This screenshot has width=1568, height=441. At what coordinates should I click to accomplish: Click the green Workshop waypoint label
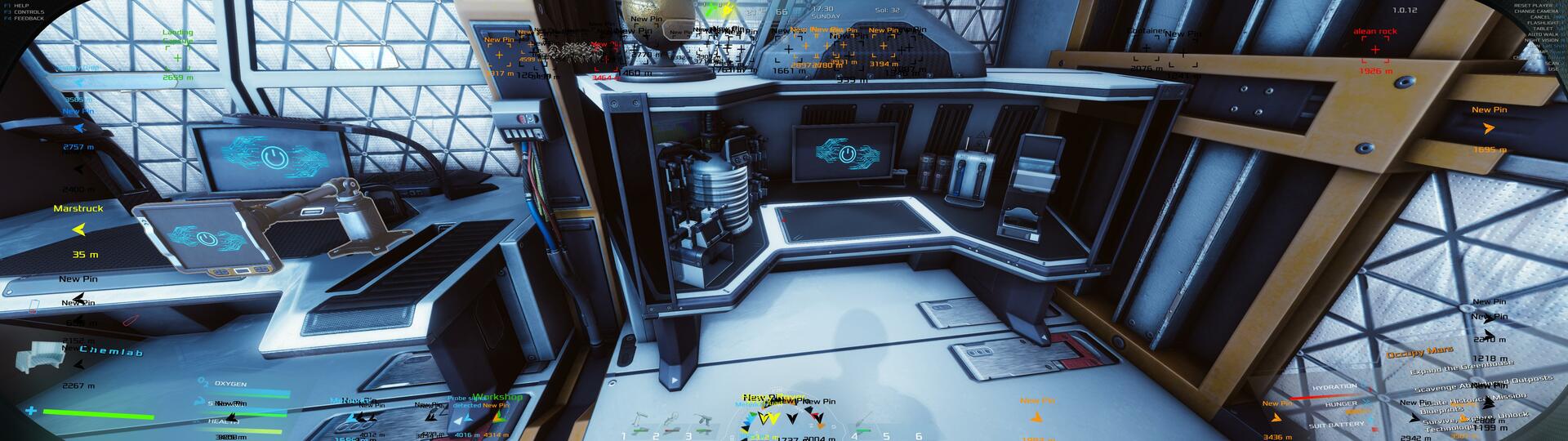point(497,397)
